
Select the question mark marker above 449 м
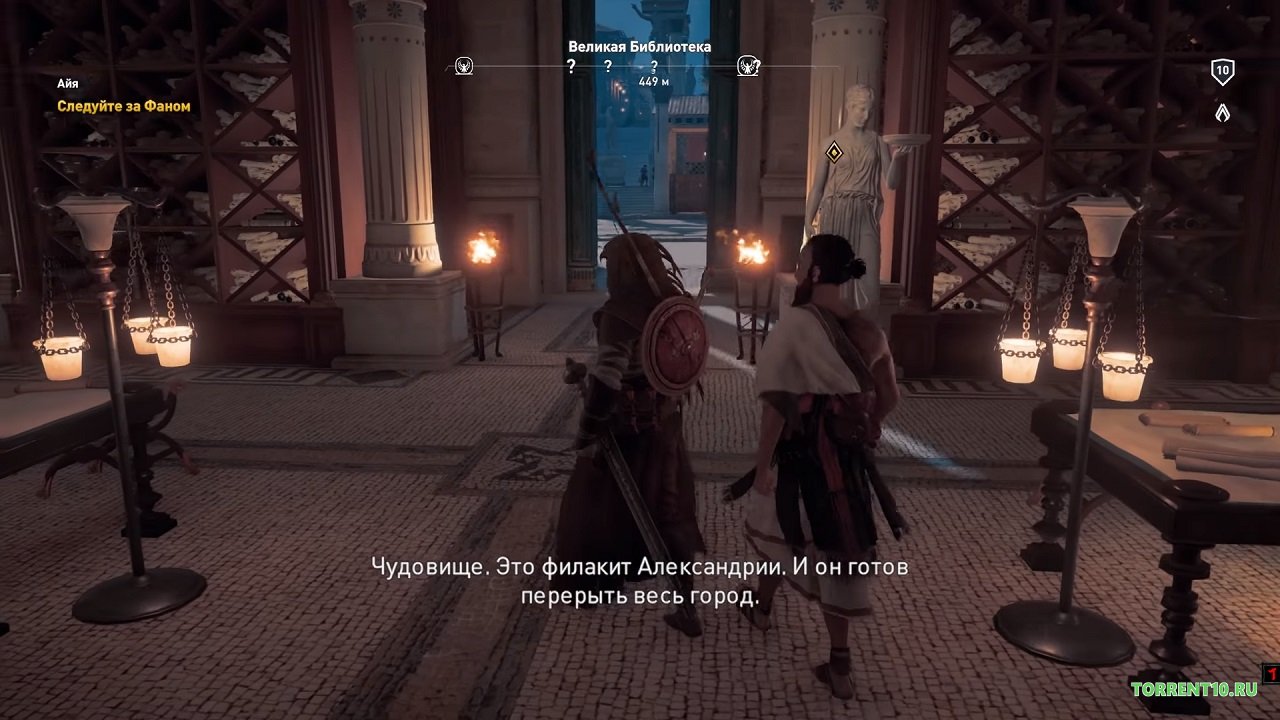click(654, 67)
